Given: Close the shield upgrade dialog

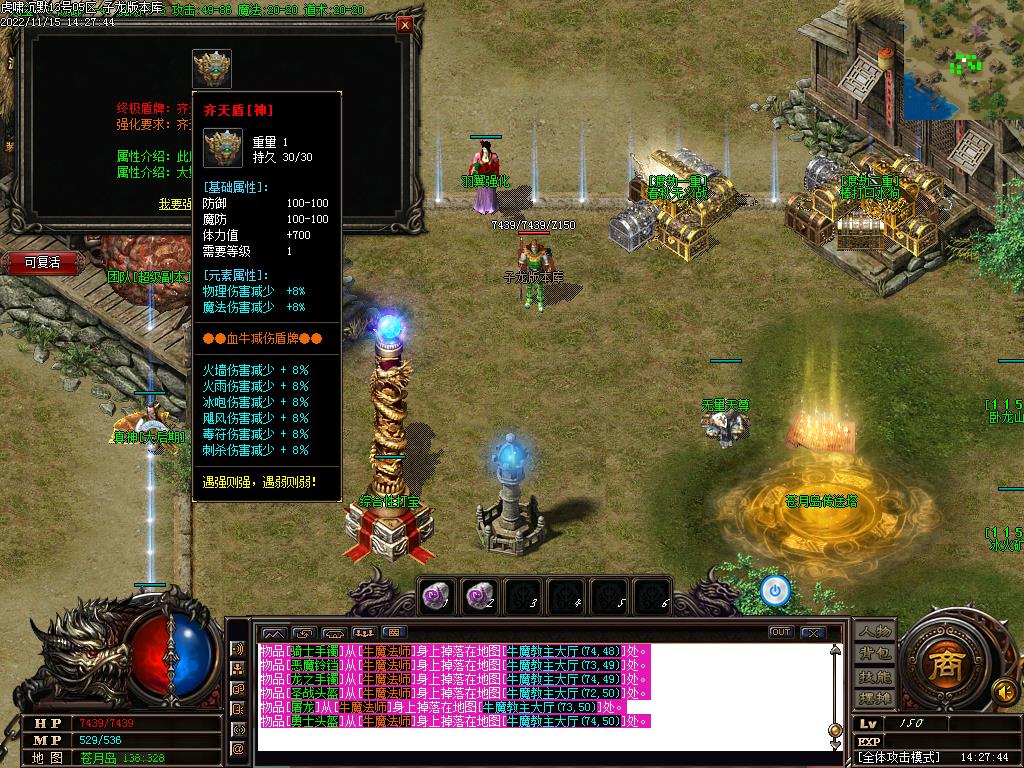Looking at the screenshot, I should tap(404, 25).
